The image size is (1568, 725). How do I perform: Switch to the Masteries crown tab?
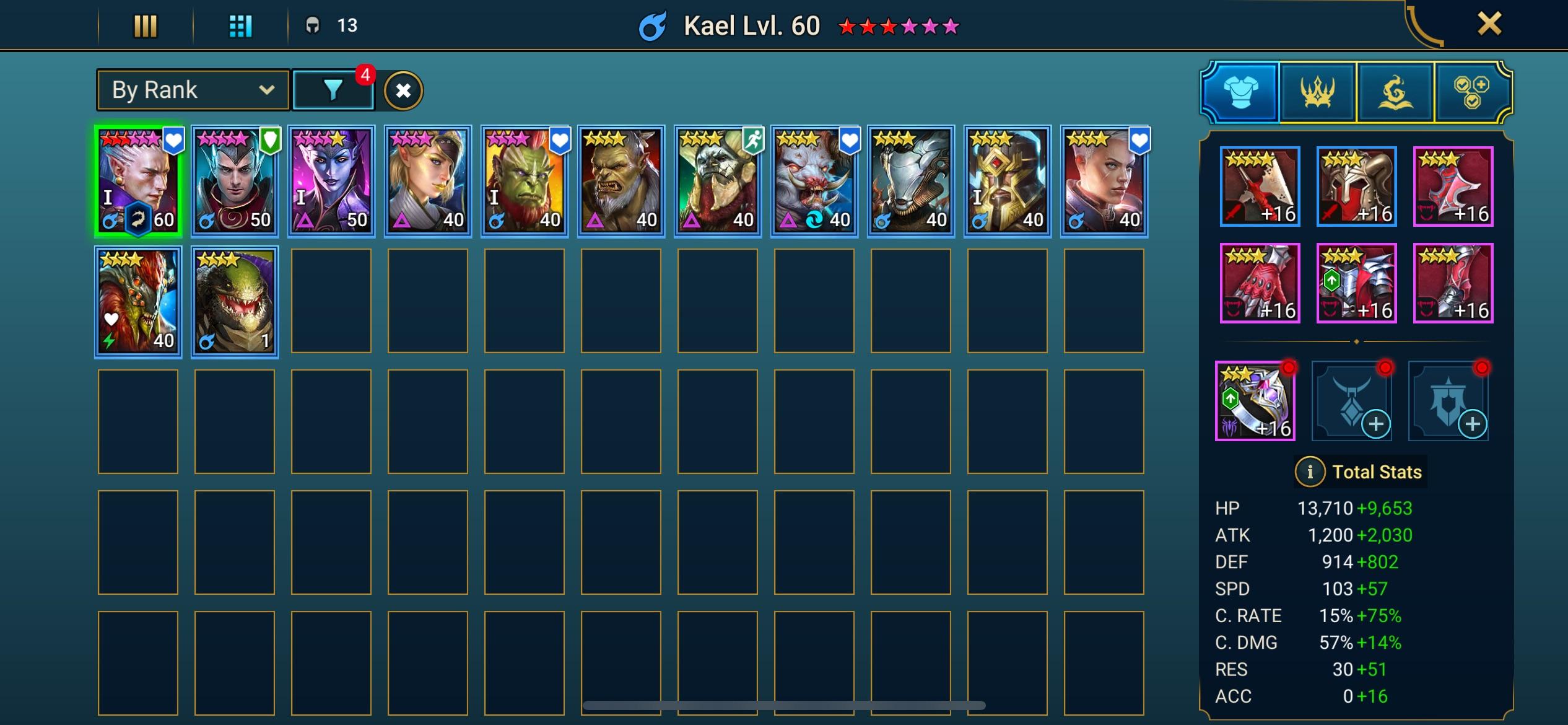(x=1318, y=92)
